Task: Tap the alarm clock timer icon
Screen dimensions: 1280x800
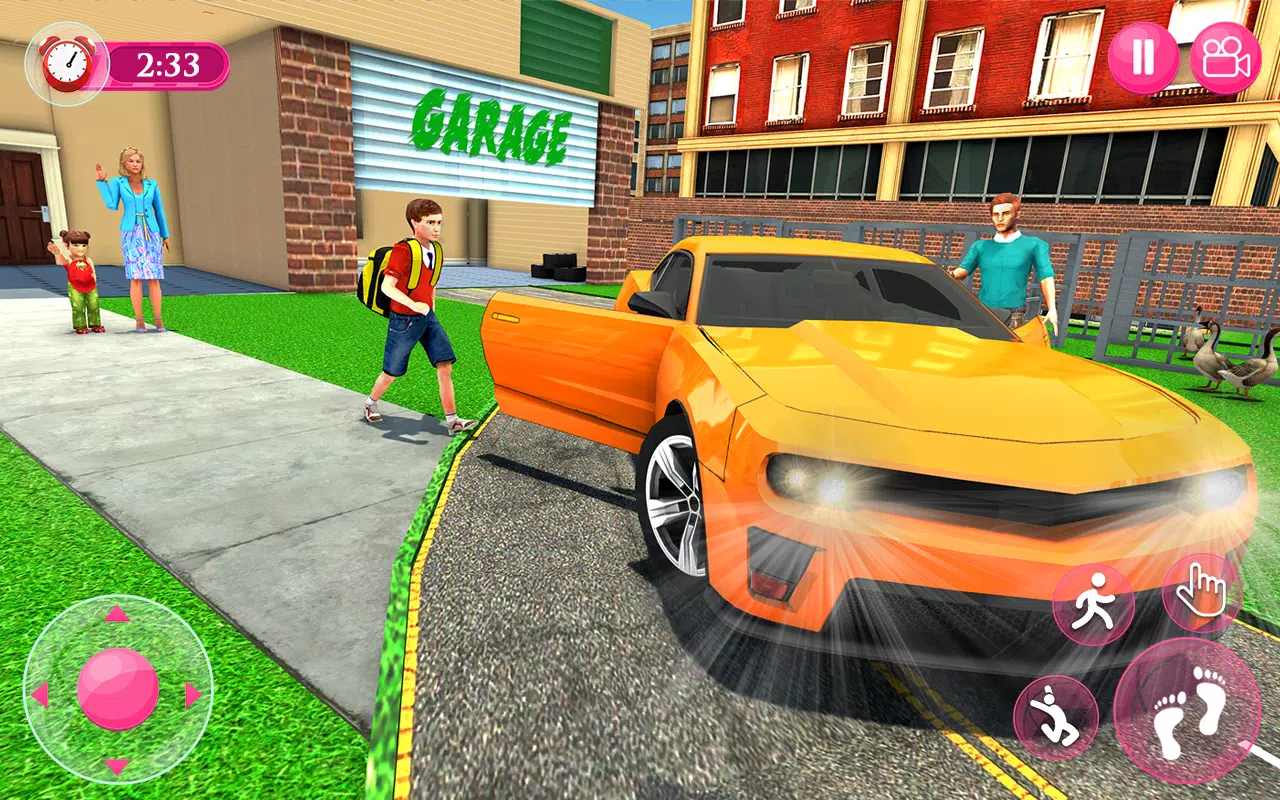Action: pyautogui.click(x=65, y=62)
